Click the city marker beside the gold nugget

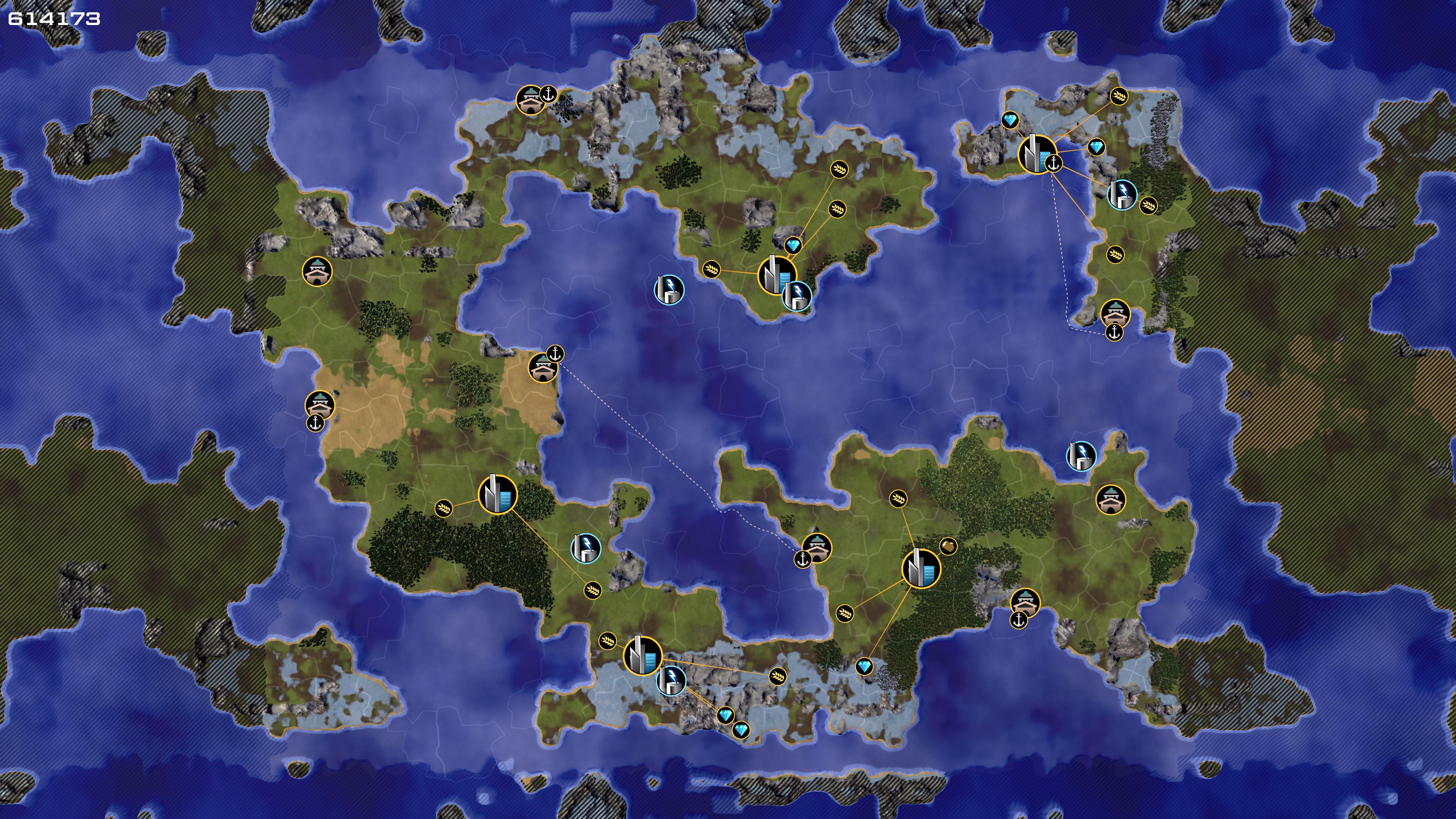920,568
